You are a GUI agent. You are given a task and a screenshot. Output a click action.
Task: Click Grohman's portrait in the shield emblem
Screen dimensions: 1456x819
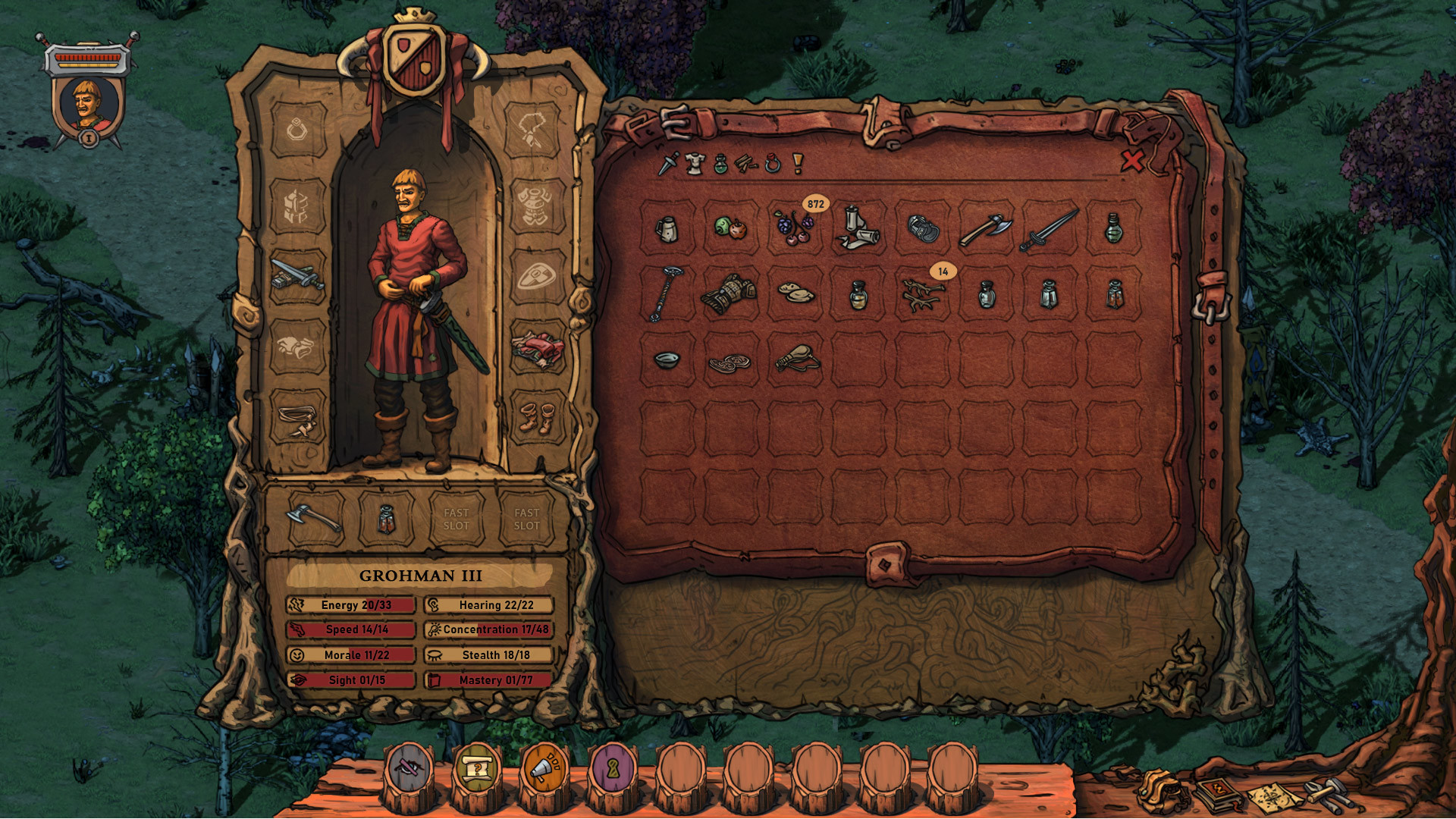pyautogui.click(x=86, y=103)
